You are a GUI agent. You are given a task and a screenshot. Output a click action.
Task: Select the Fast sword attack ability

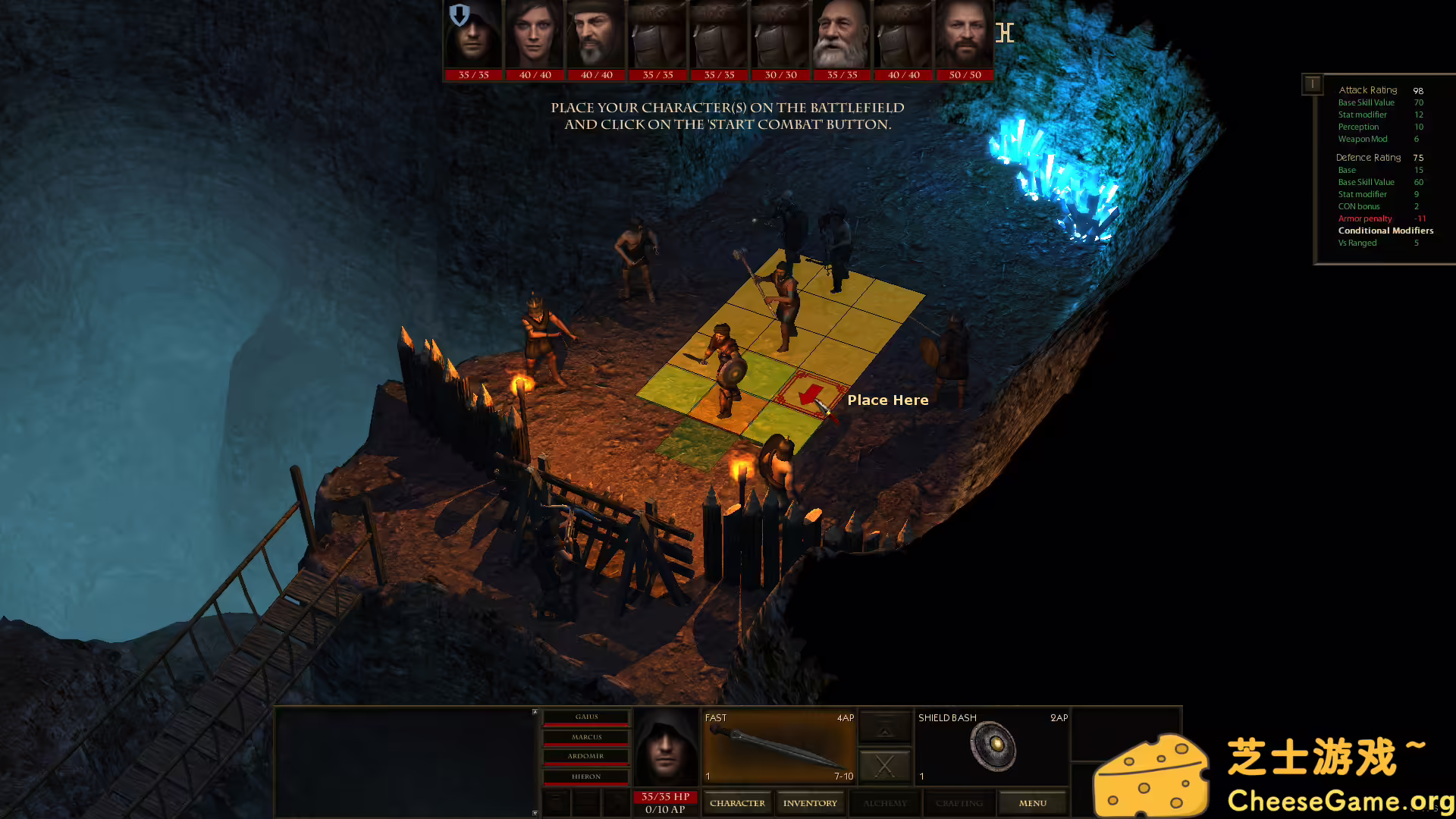777,747
